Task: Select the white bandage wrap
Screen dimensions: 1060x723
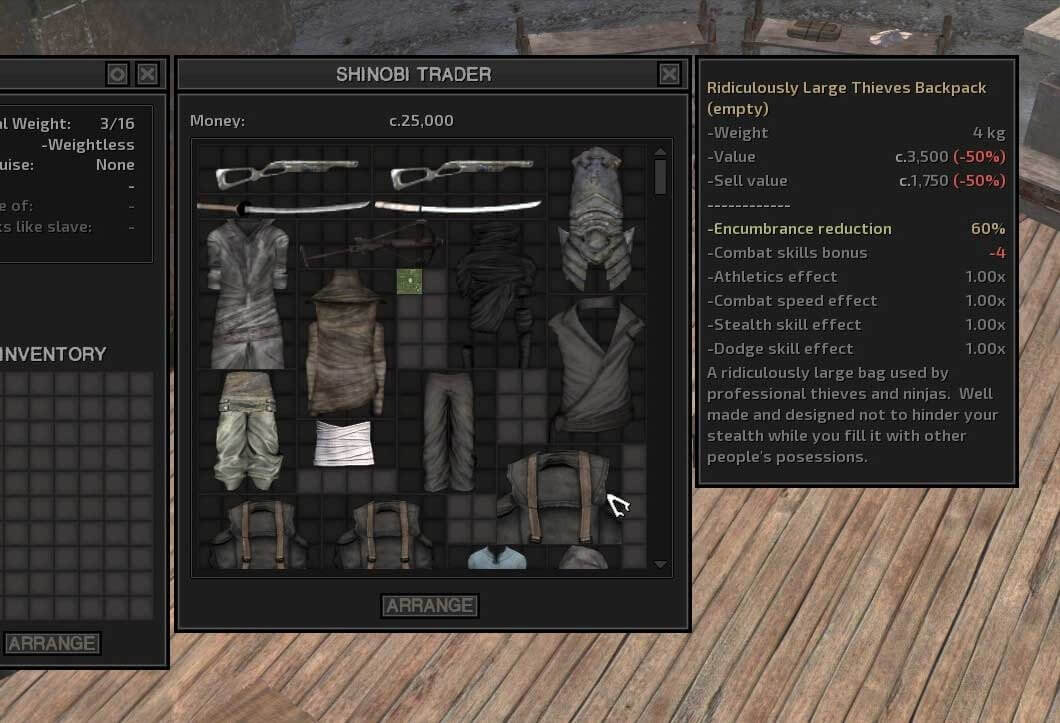Action: coord(344,443)
